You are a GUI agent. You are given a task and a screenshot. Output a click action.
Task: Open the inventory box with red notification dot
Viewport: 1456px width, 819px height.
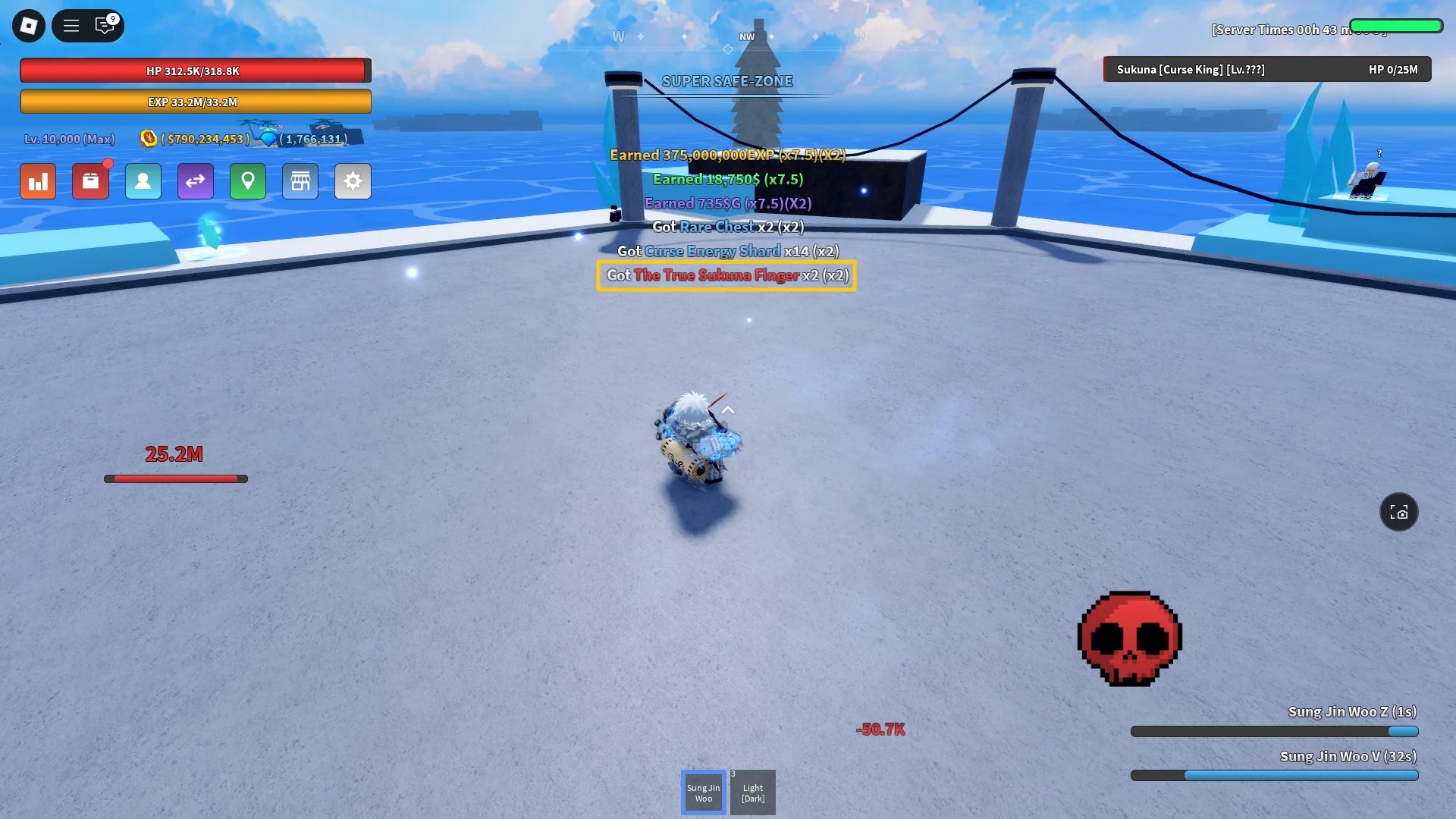[x=91, y=181]
